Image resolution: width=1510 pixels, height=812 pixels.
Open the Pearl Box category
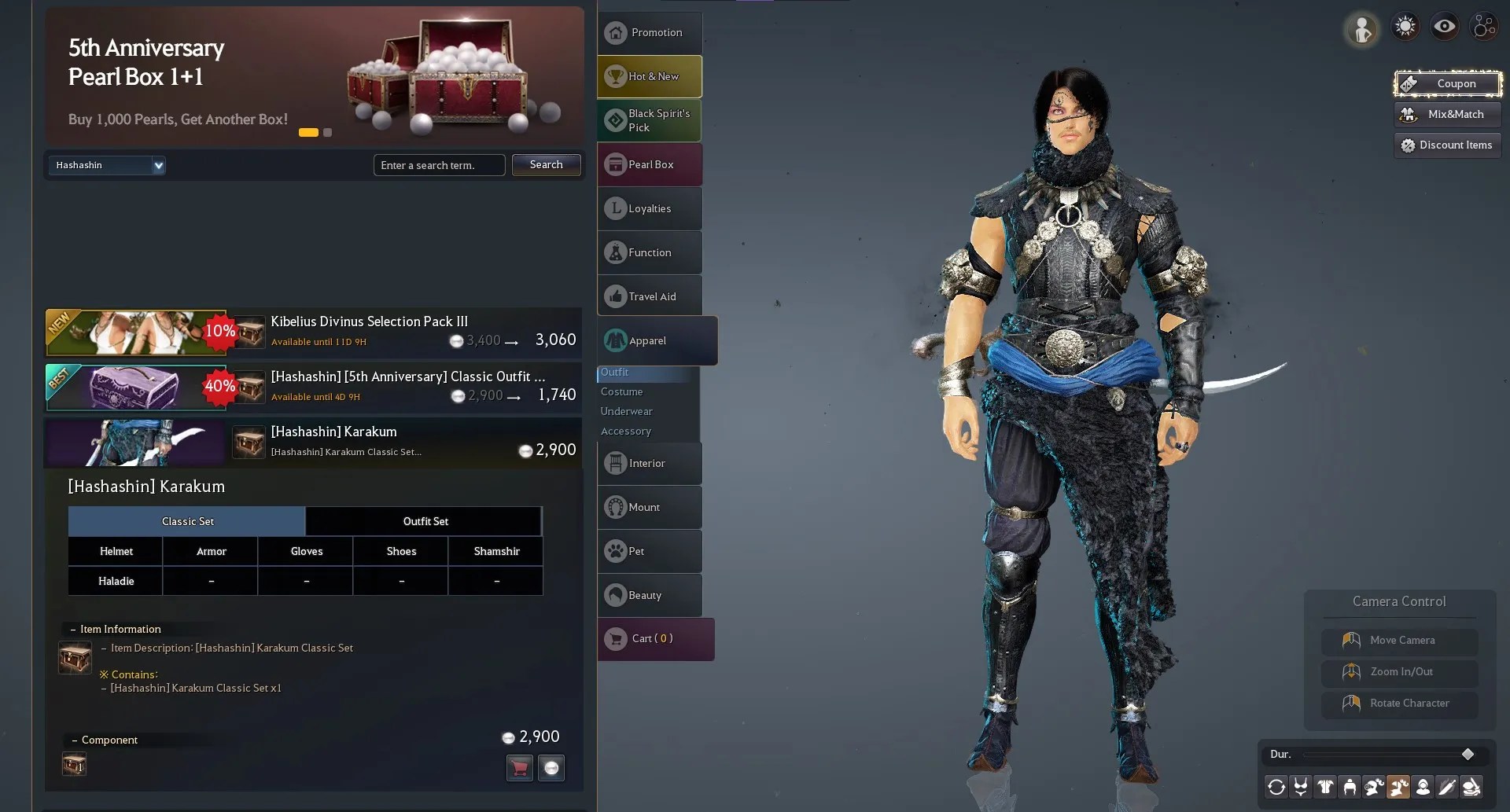(650, 164)
